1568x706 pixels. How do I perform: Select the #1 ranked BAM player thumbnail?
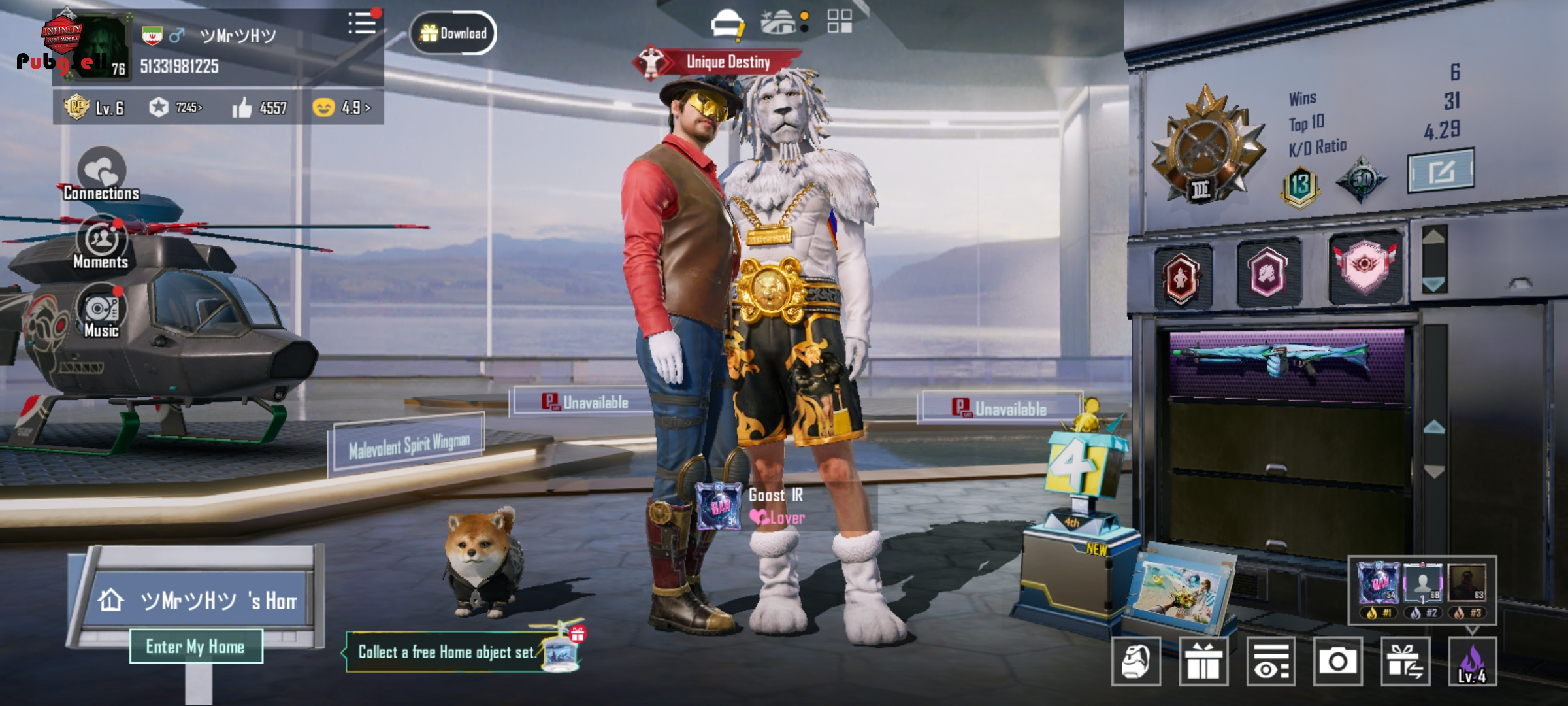[1379, 584]
